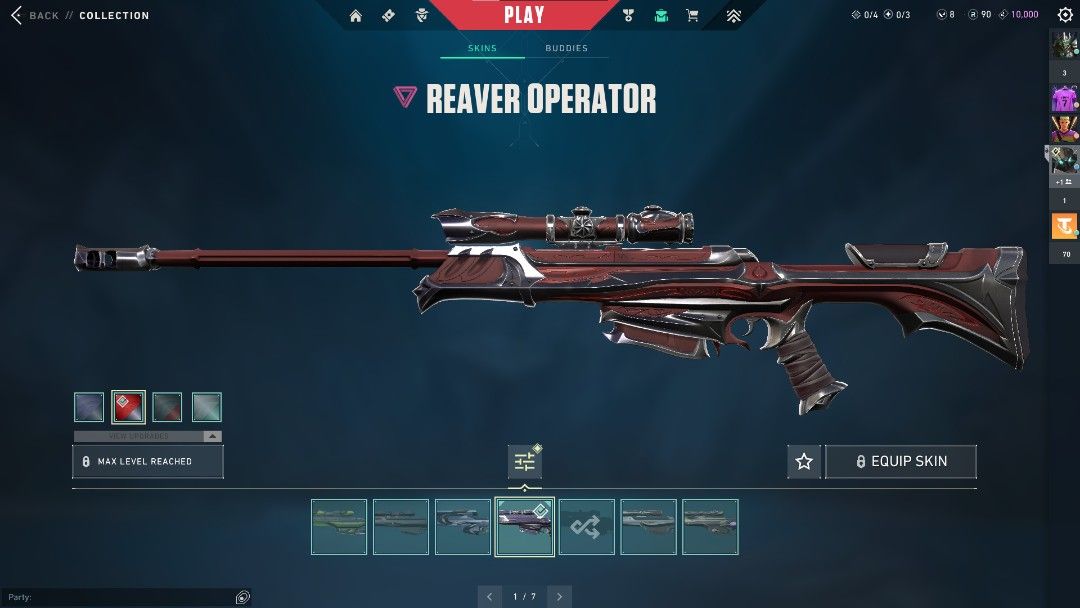Choose the red skin variant swatch
The width and height of the screenshot is (1080, 608).
128,407
